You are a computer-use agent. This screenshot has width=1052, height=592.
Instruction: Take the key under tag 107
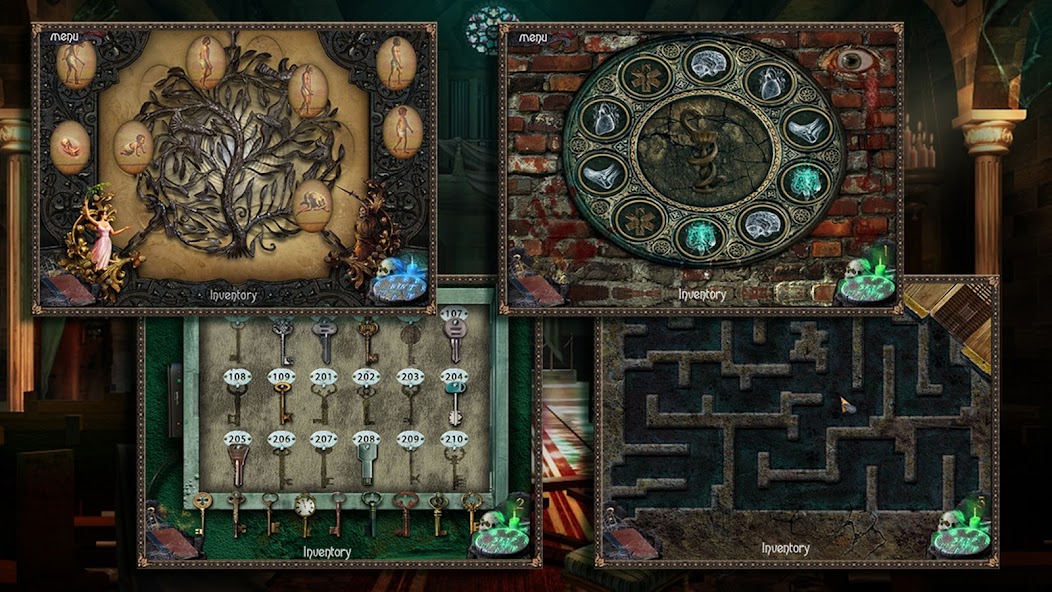tap(454, 342)
